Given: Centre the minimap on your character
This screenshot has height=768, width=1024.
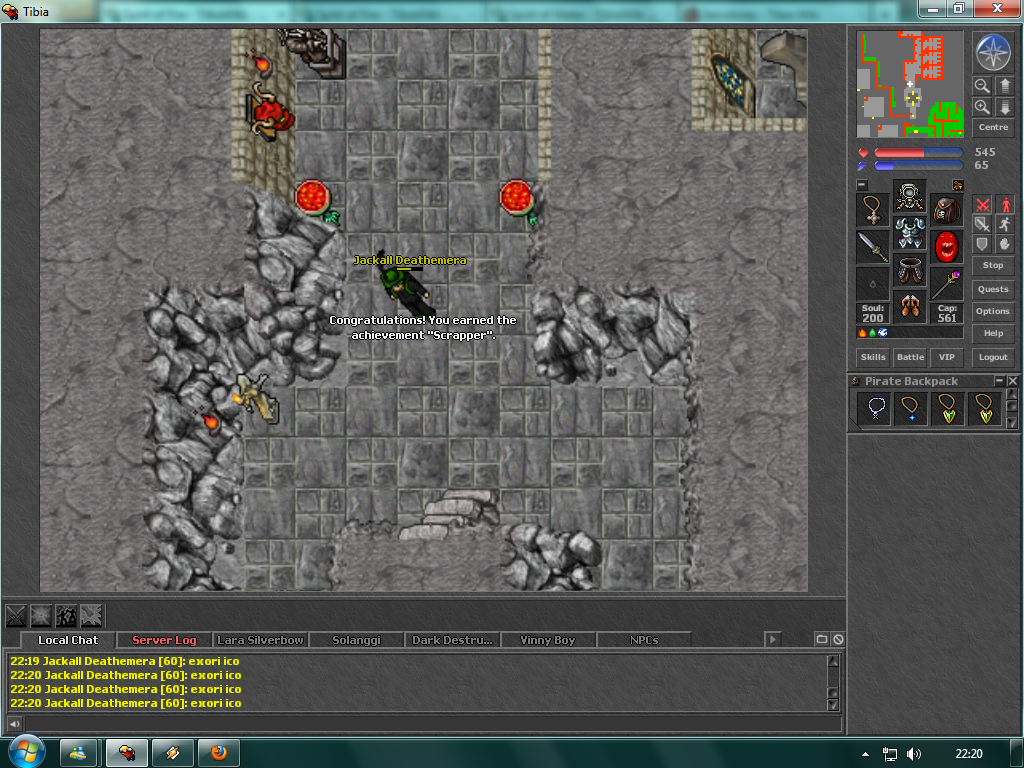Looking at the screenshot, I should click(992, 128).
